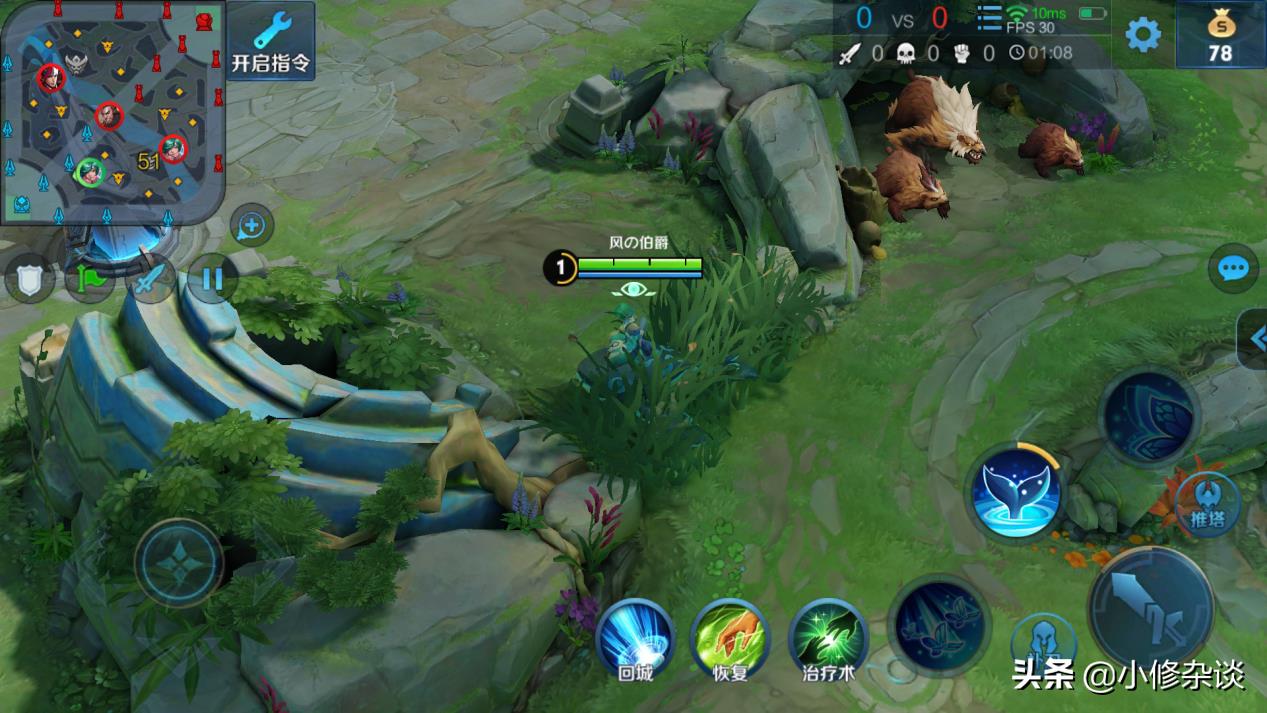Cast the 治疗术 healing spell
Image resolution: width=1267 pixels, height=713 pixels.
coord(828,638)
